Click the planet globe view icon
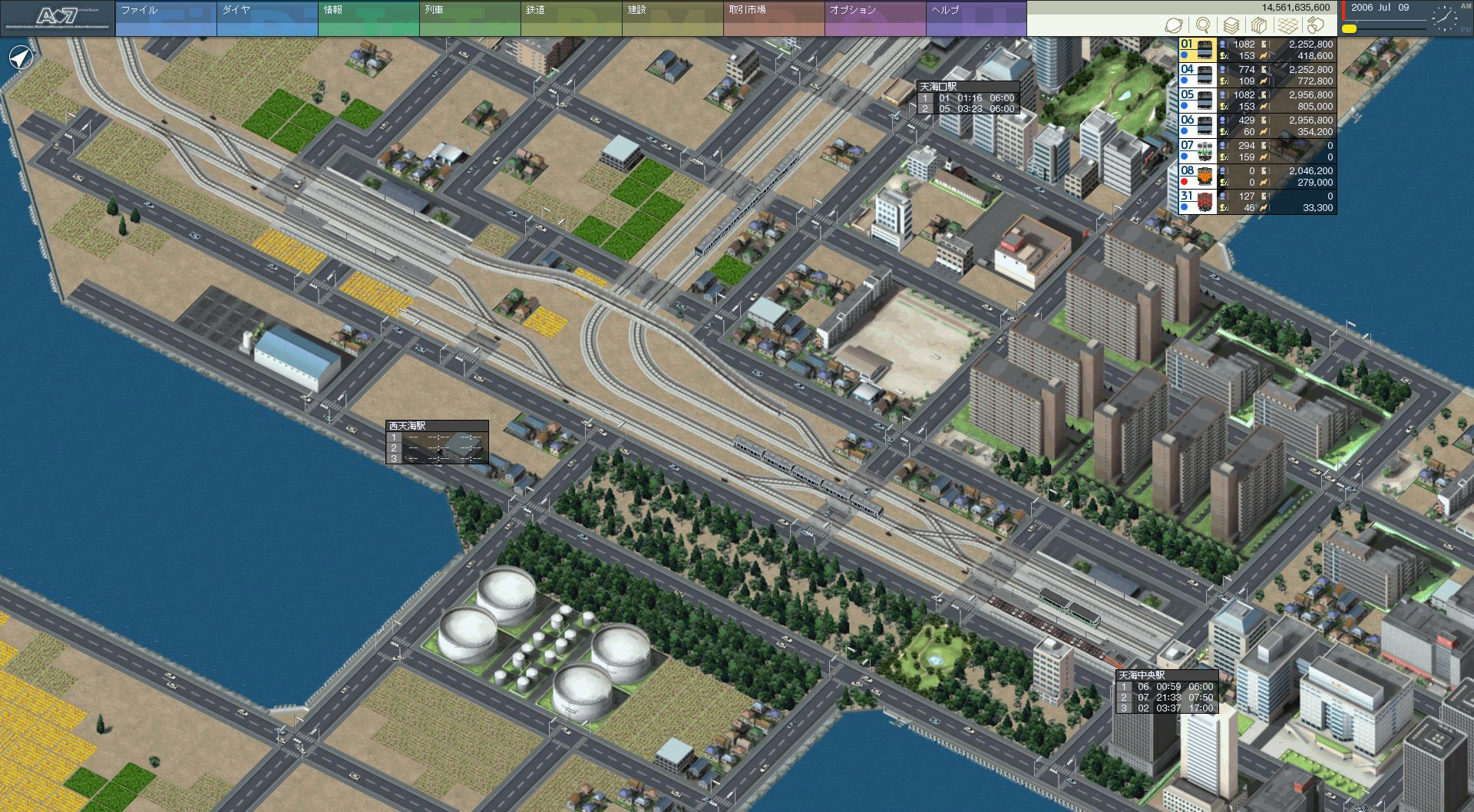 1174,26
